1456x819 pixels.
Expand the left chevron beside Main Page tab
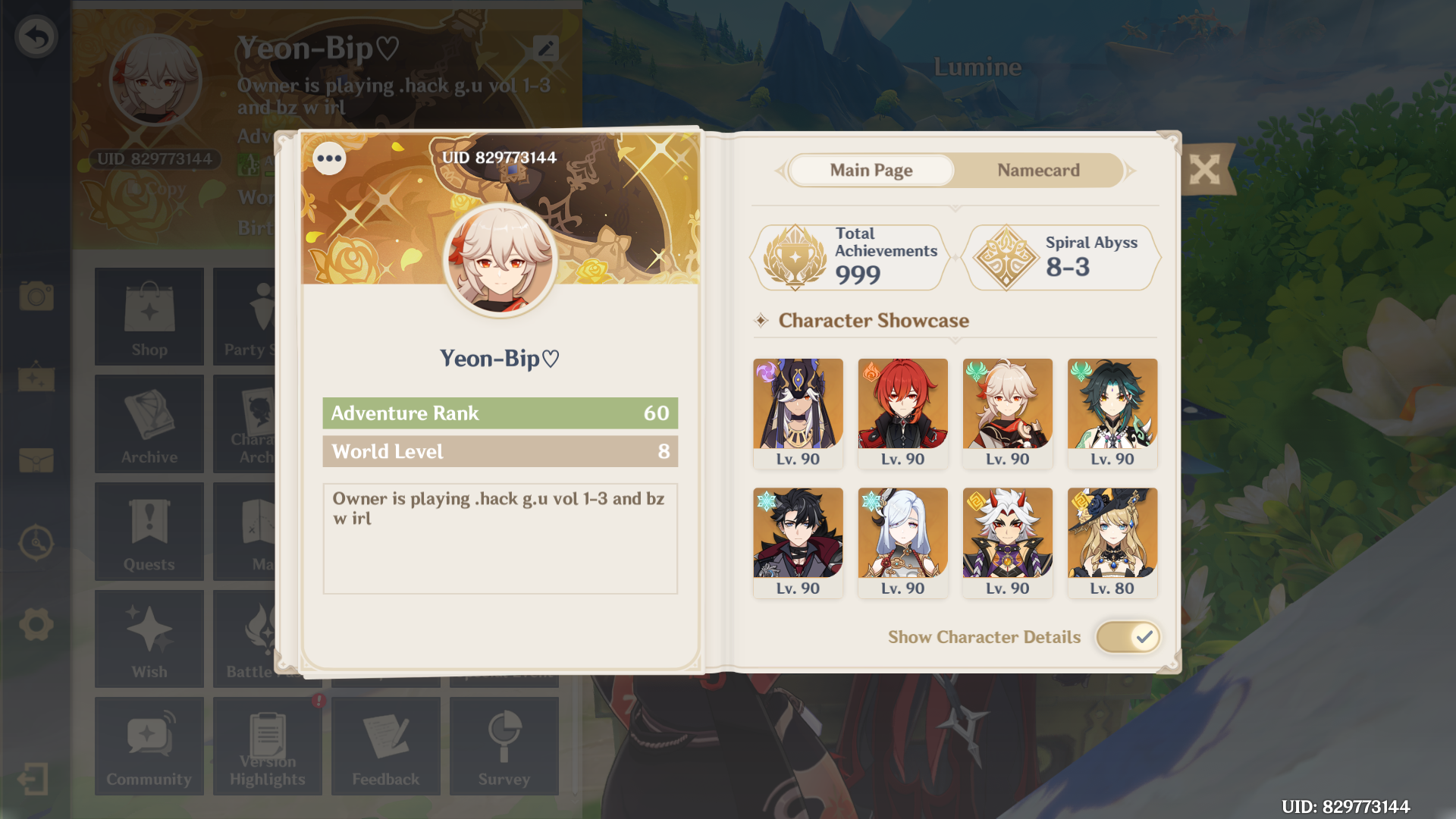tap(779, 170)
